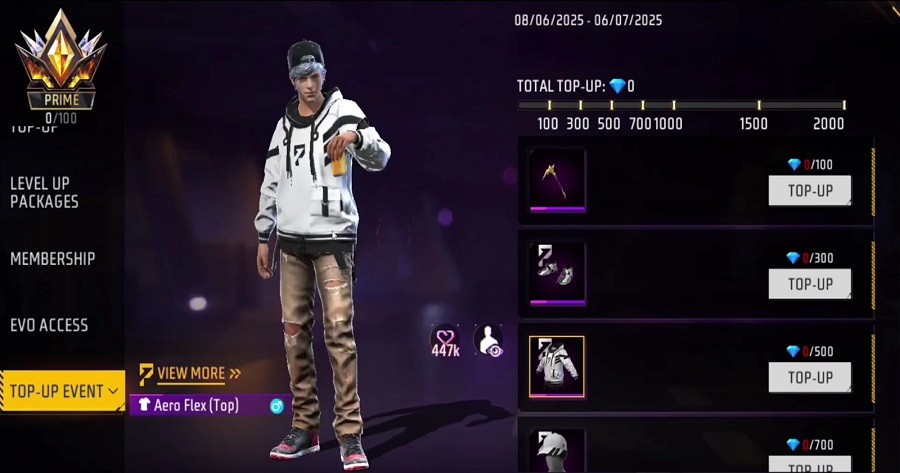
Task: Click the heart likes icon showing 447k
Action: coord(445,341)
